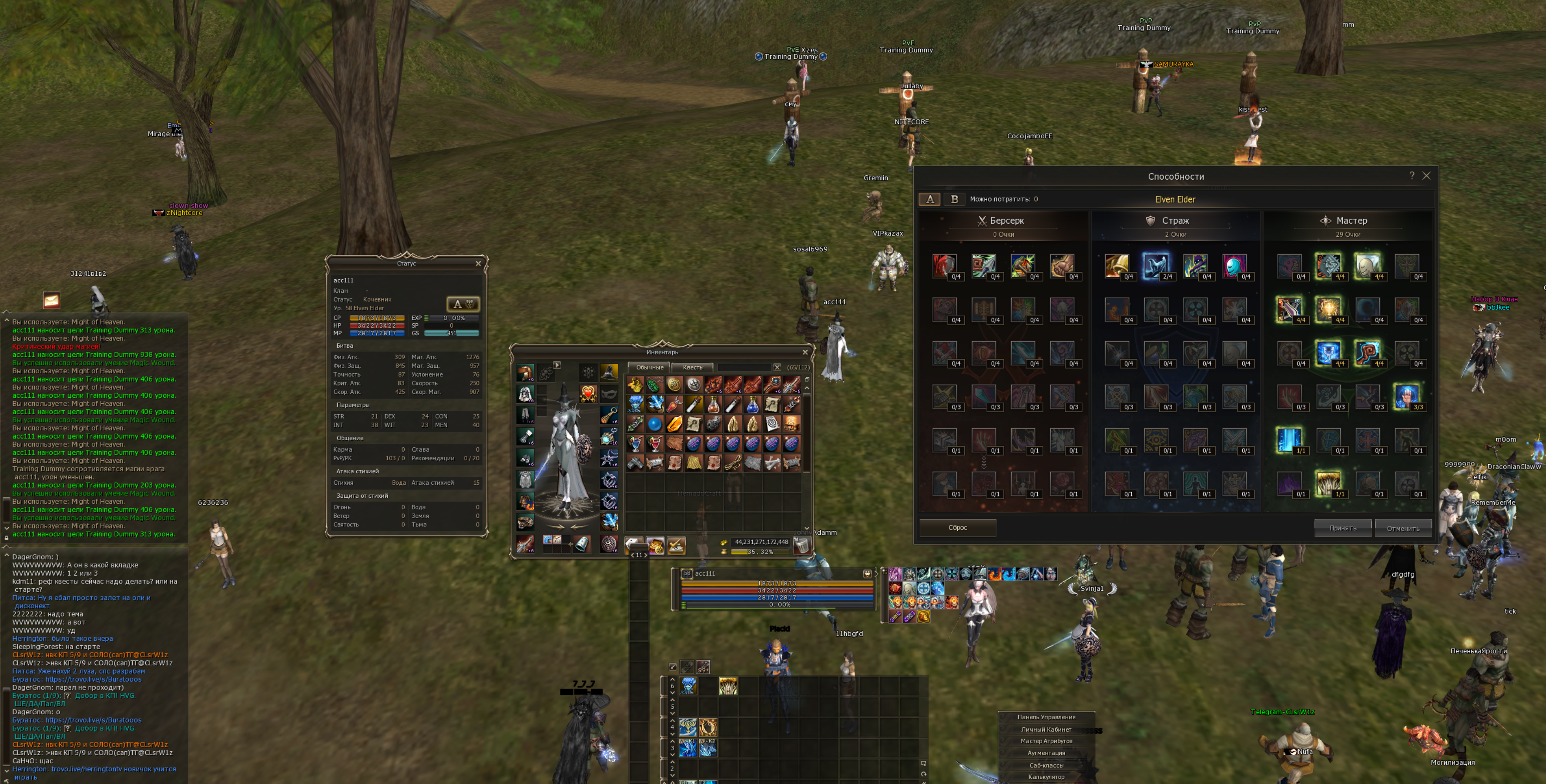This screenshot has height=784, width=1546.
Task: Switch to the Квесты inventory tab
Action: [x=693, y=367]
